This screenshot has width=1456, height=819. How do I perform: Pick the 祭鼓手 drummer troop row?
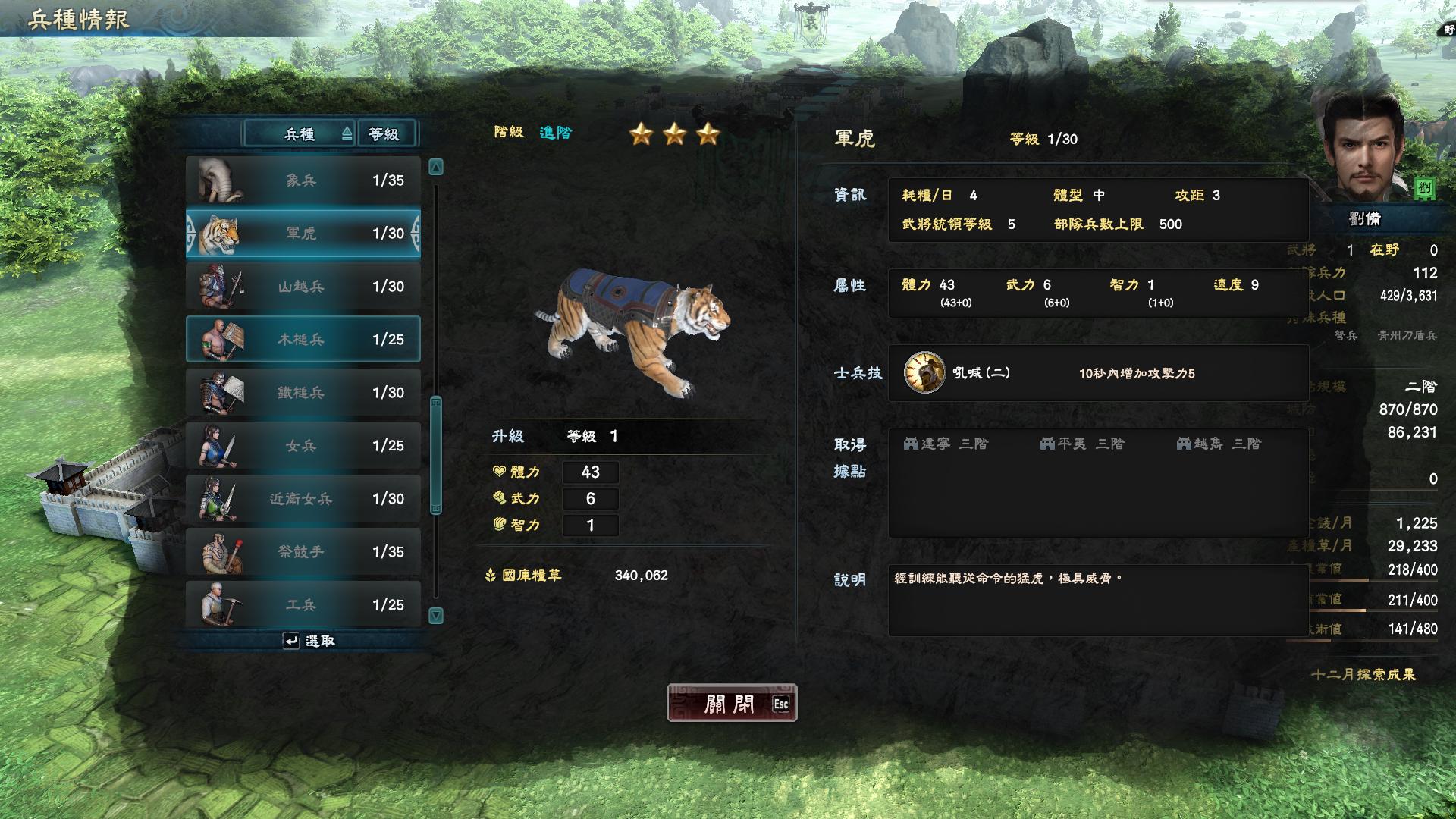[x=303, y=552]
